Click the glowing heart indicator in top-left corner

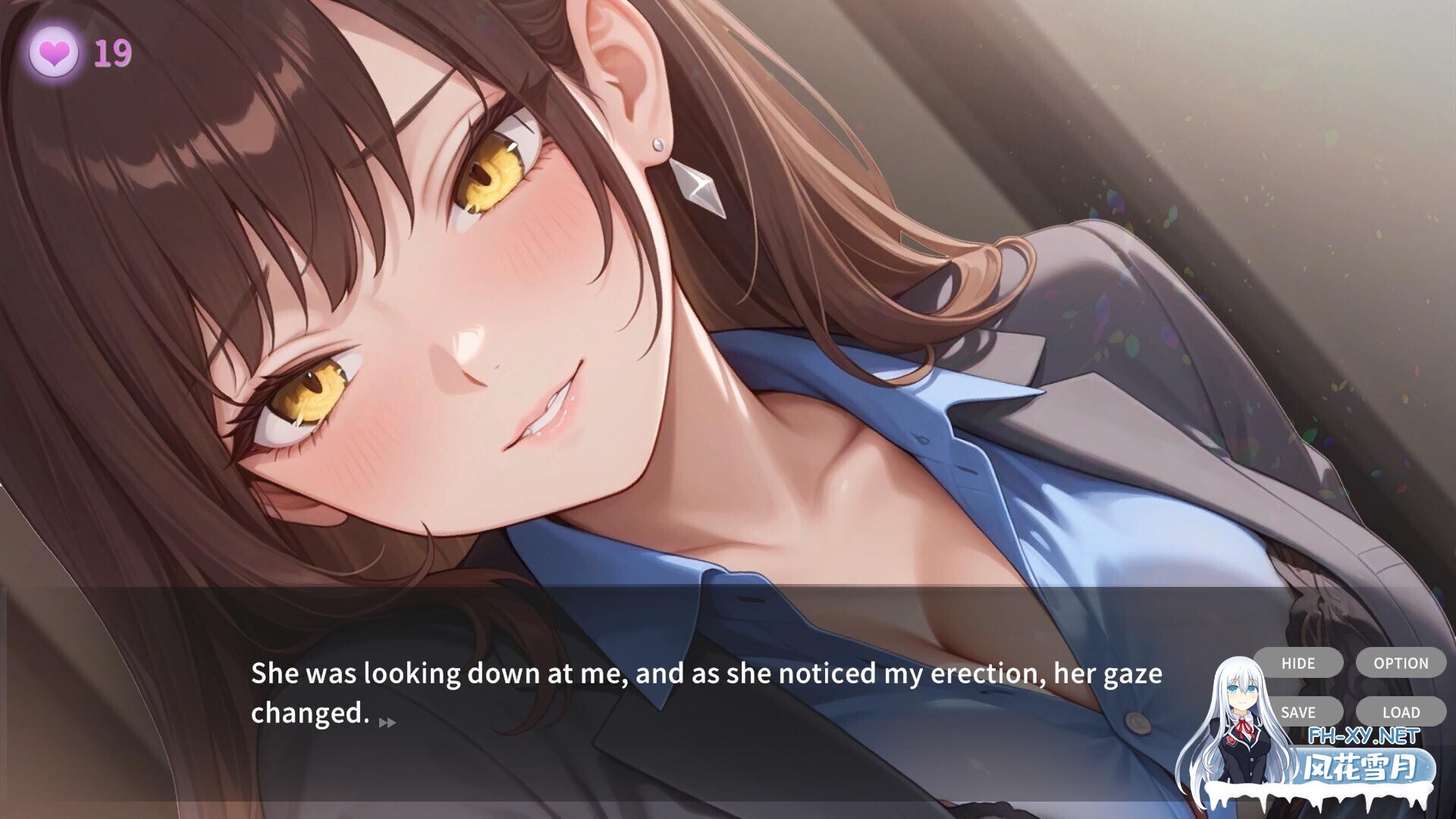[x=56, y=53]
